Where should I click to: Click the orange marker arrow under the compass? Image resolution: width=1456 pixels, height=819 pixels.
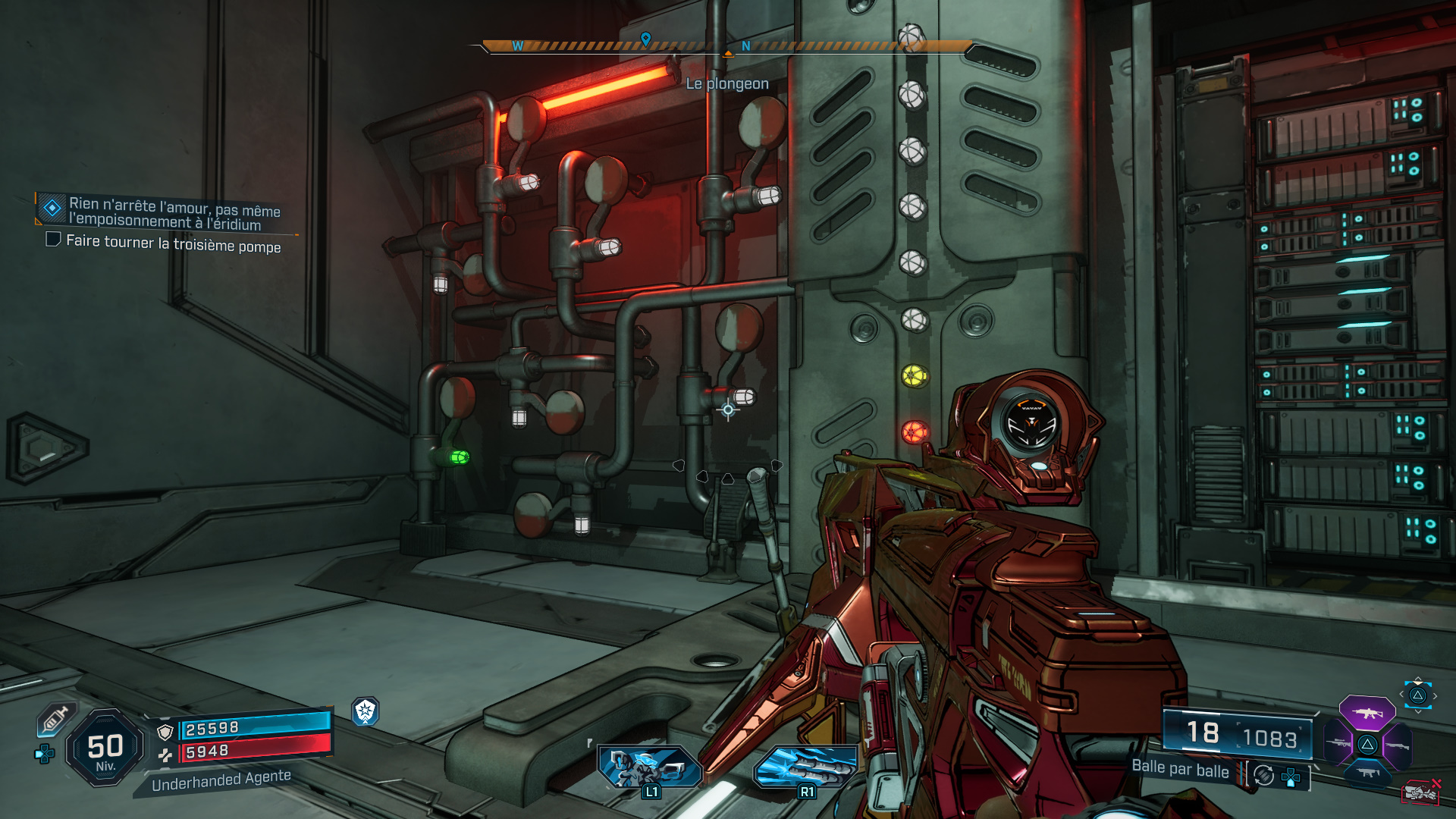(x=730, y=54)
